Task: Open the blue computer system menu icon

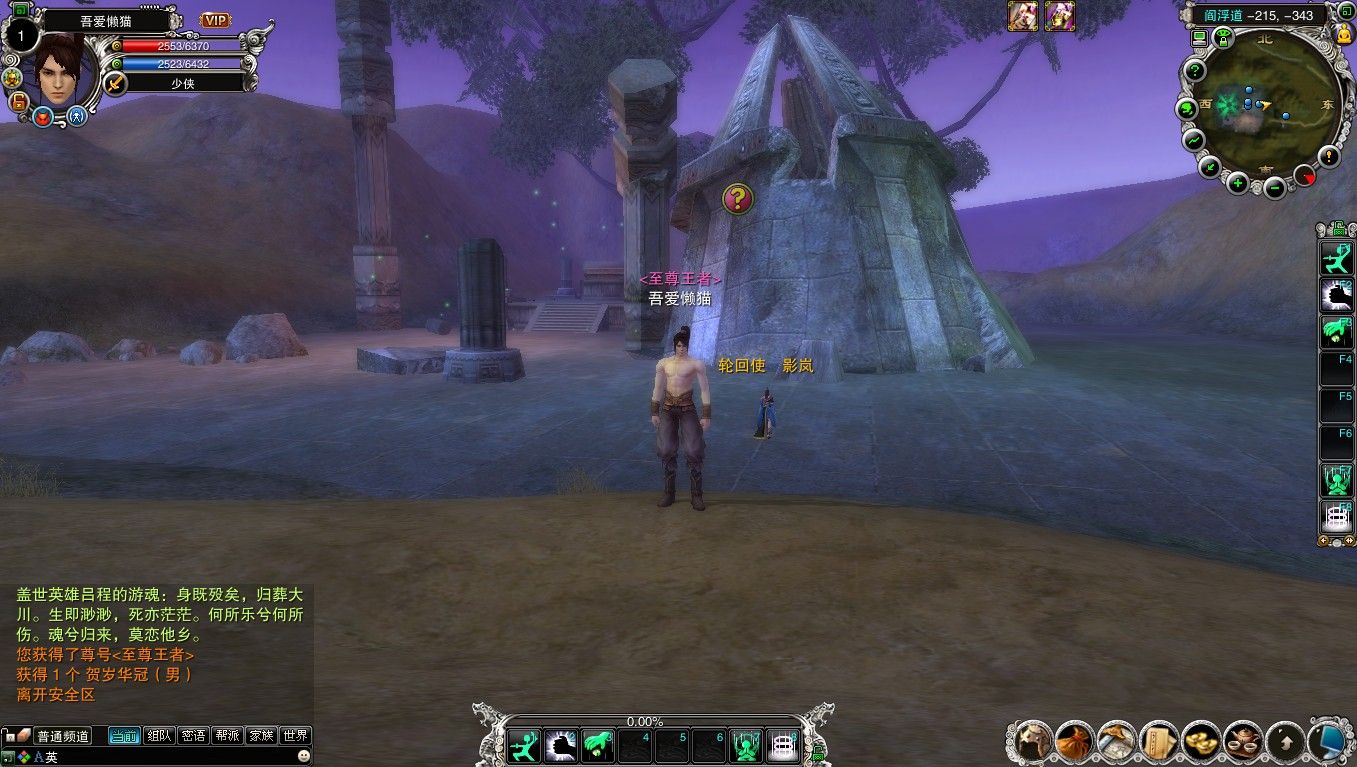Action: (1328, 741)
